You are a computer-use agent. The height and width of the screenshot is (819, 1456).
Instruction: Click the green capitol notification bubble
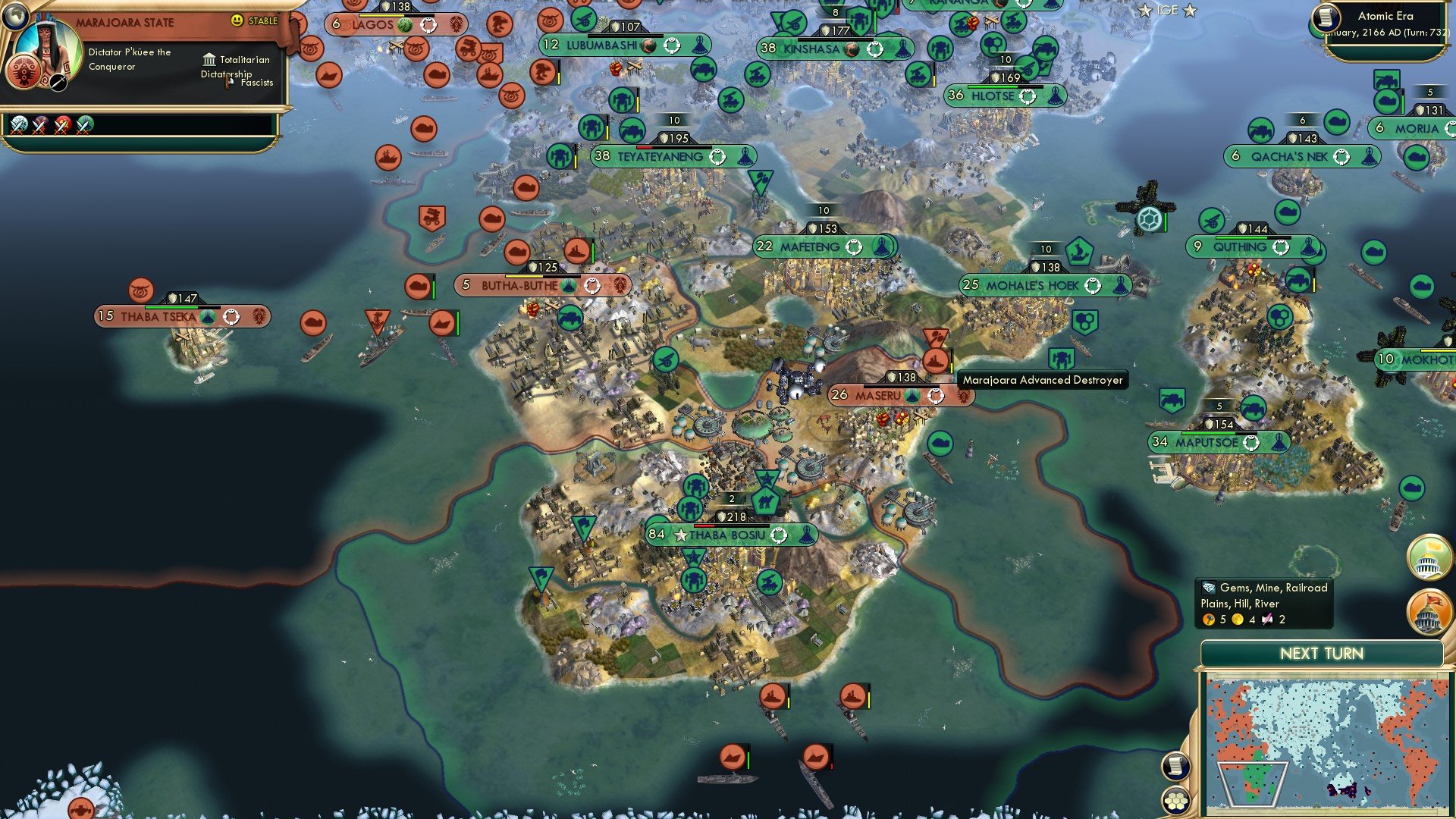(1429, 559)
